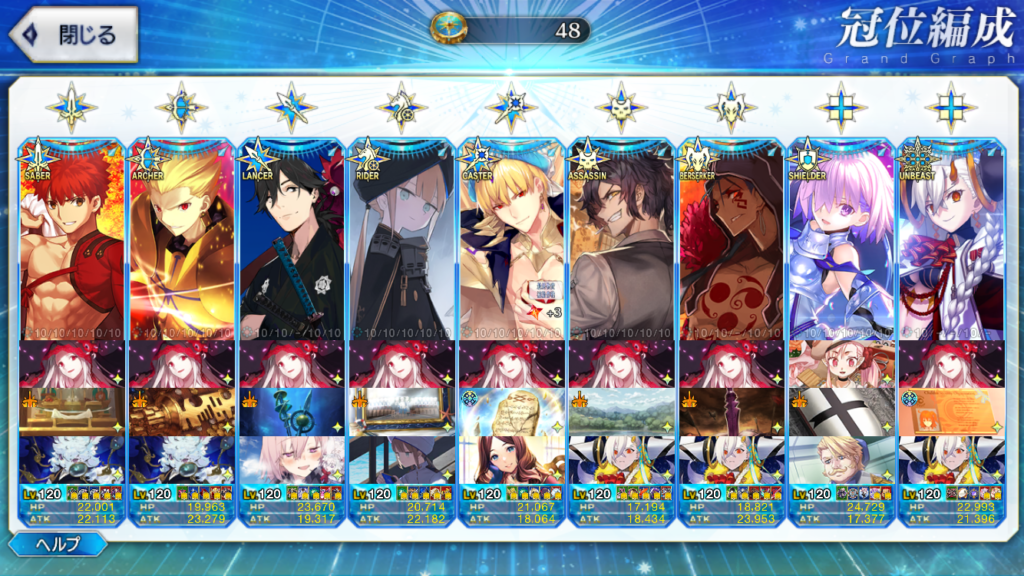
Task: Open the UNBEAST class servant card
Action: (x=951, y=240)
